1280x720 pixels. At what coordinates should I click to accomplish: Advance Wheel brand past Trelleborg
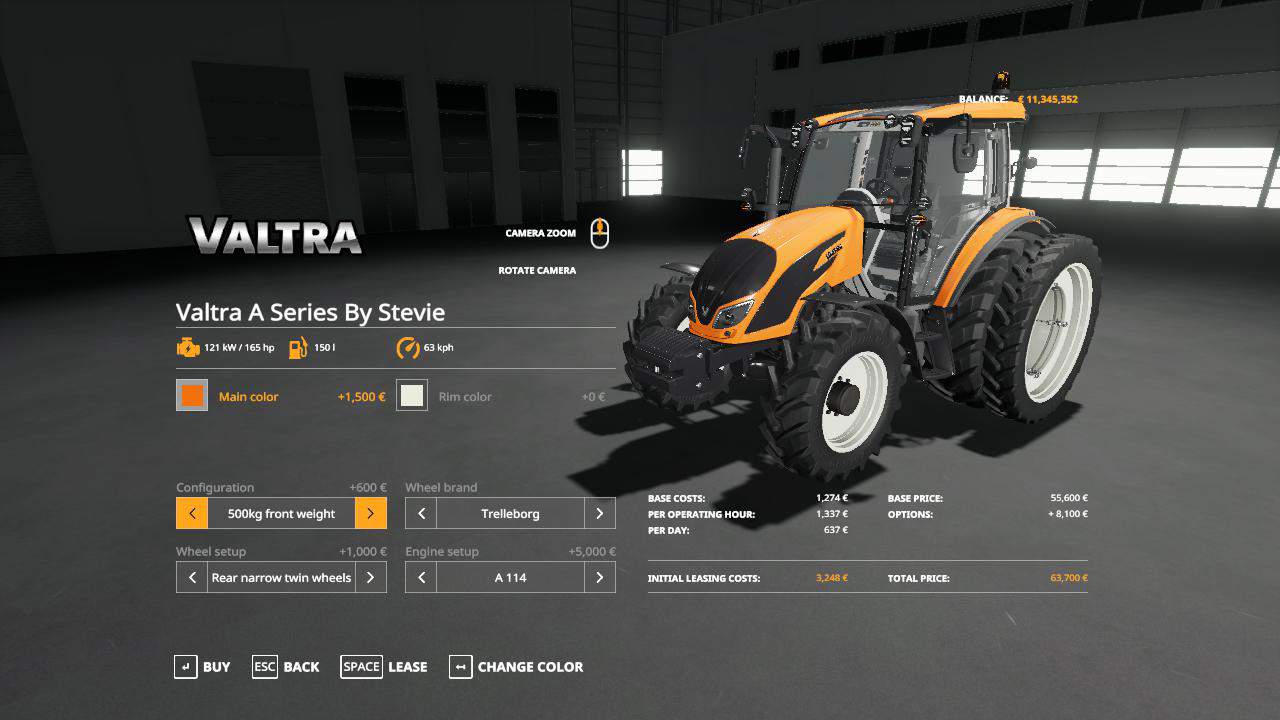tap(599, 514)
